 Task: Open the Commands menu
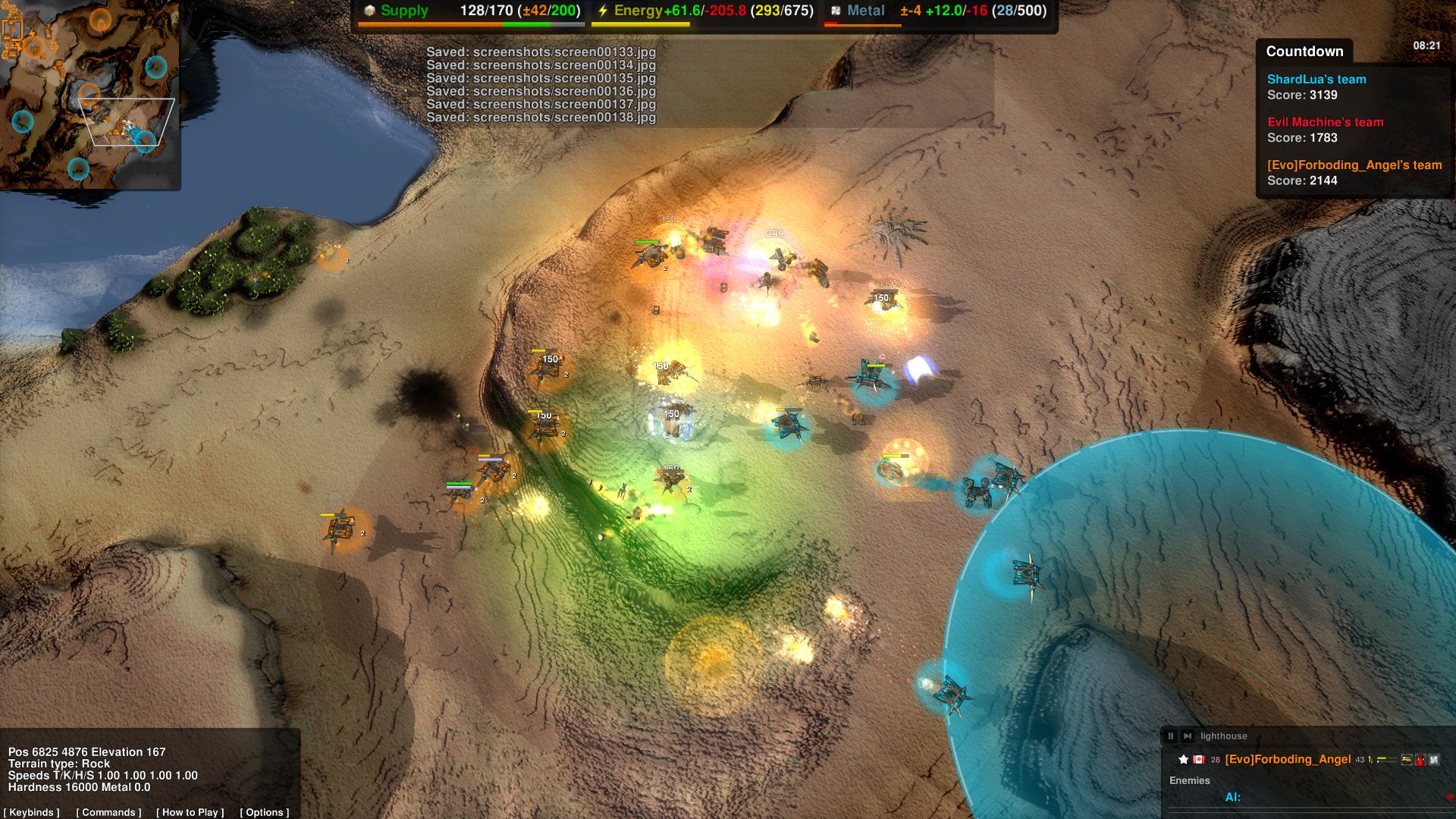pyautogui.click(x=108, y=812)
